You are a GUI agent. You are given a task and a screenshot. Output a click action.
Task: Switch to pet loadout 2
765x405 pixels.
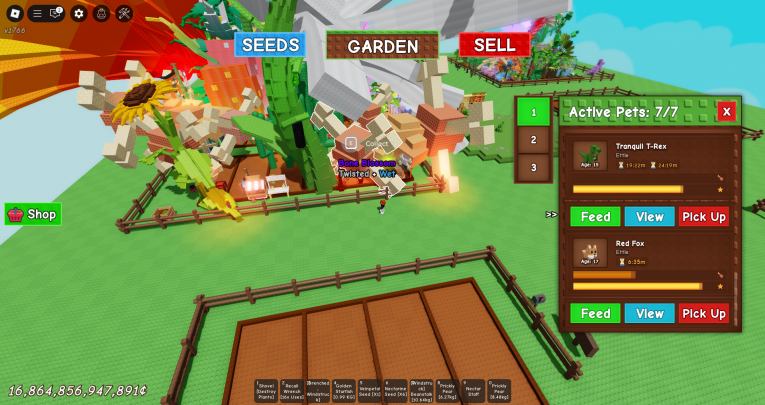533,140
